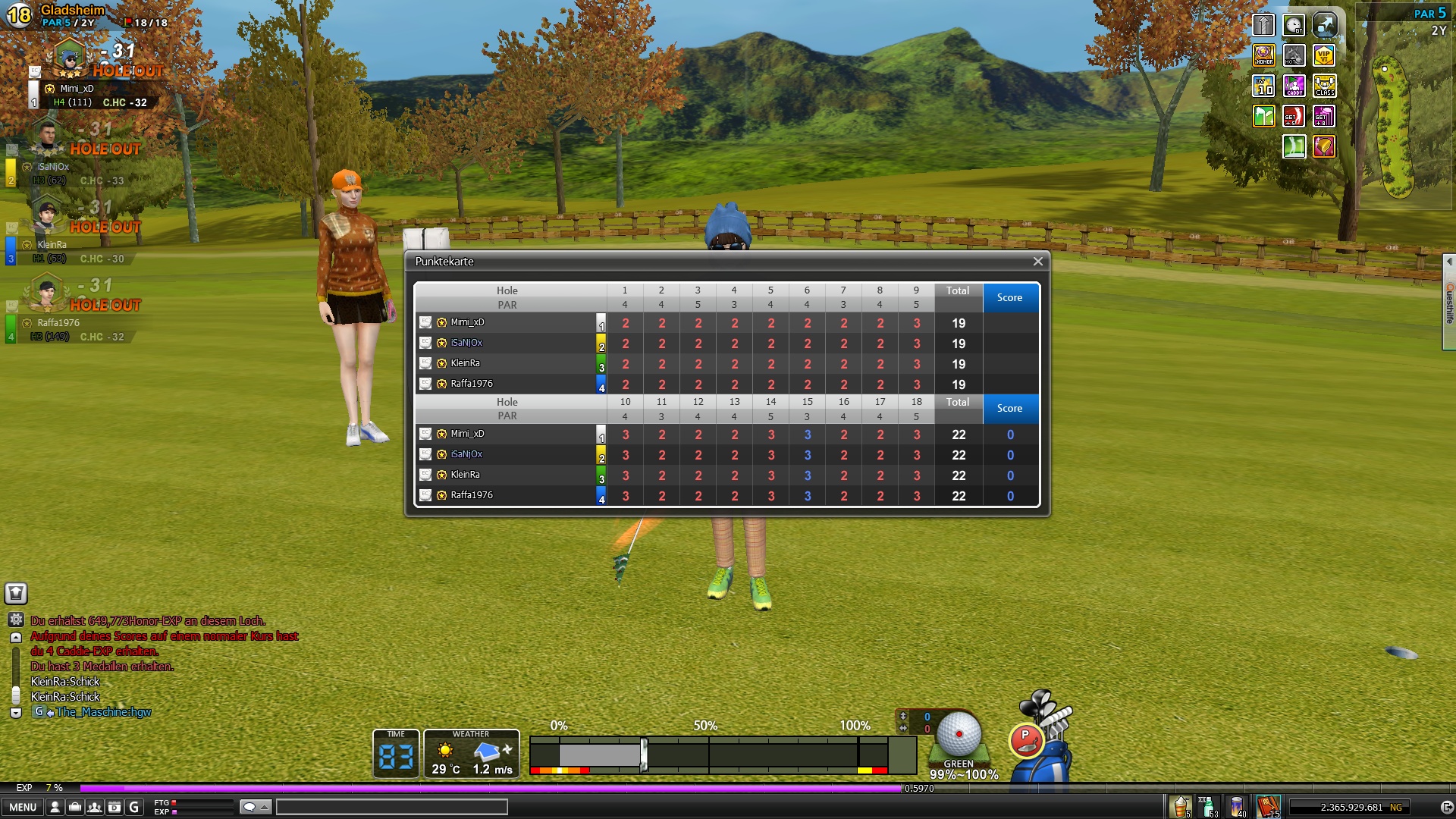Click the GT clock icon
The height and width of the screenshot is (819, 1456).
coord(1294,25)
